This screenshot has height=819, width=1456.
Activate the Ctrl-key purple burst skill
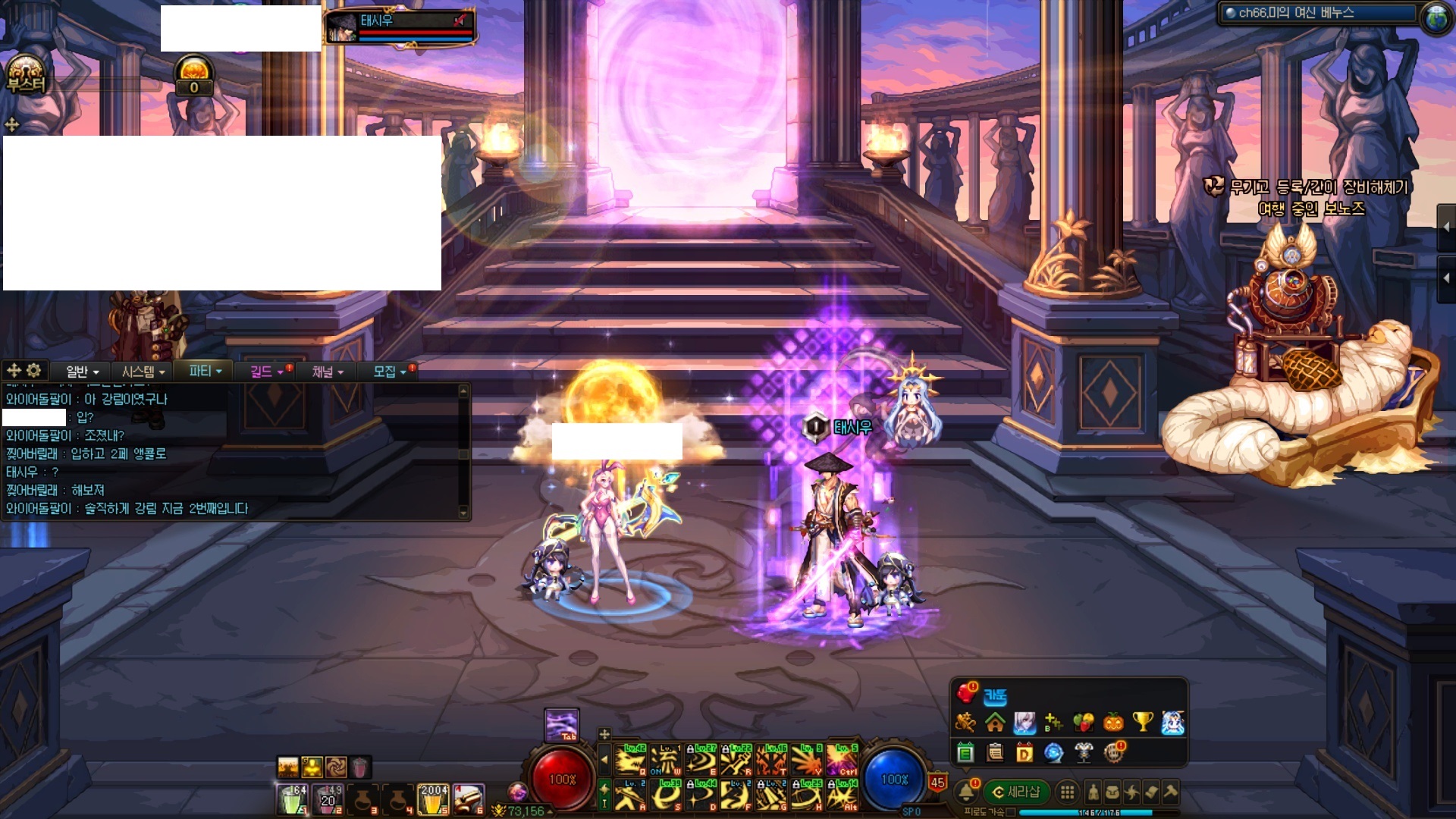[x=842, y=759]
